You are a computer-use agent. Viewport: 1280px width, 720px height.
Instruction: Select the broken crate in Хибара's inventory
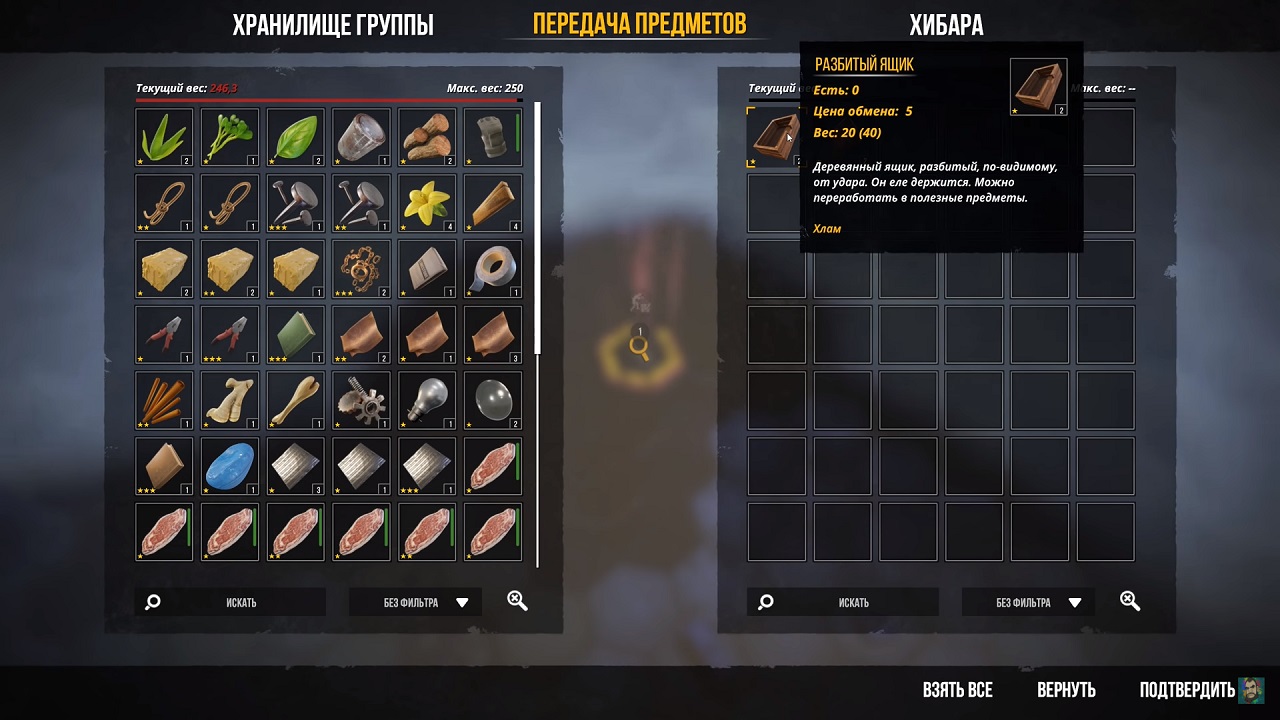776,137
